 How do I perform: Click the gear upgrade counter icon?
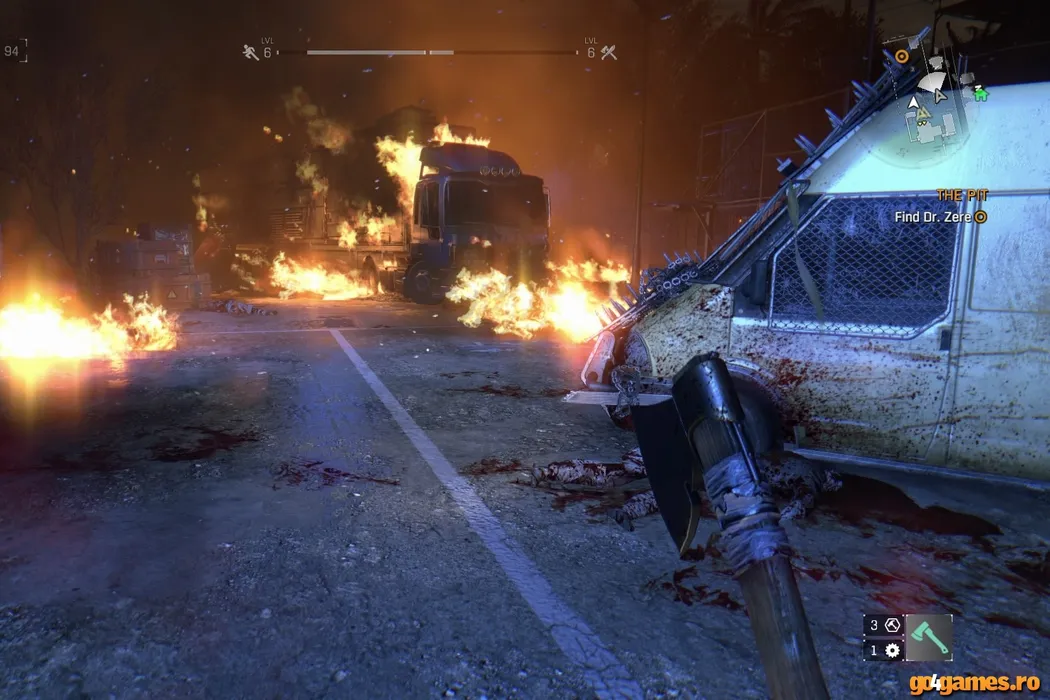point(892,650)
